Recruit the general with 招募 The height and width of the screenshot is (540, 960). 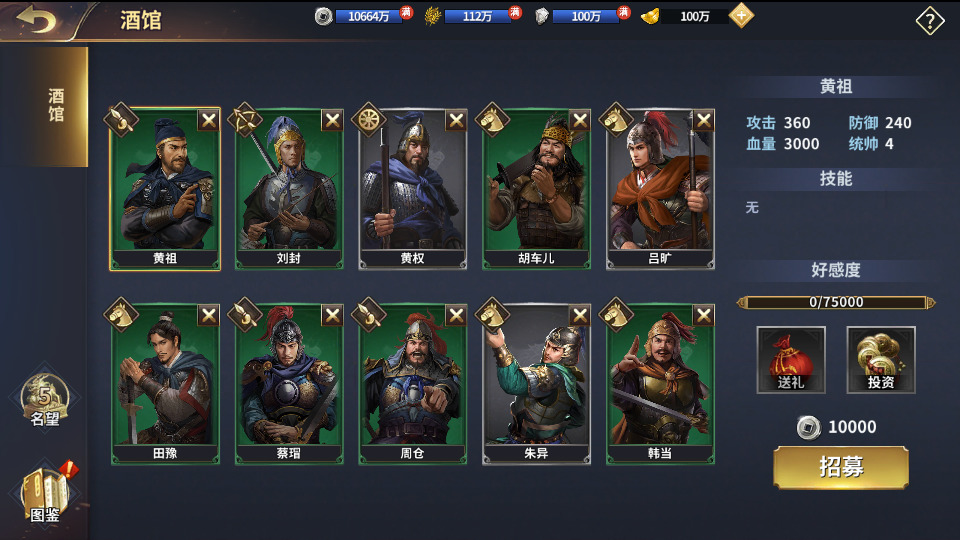pyautogui.click(x=841, y=467)
